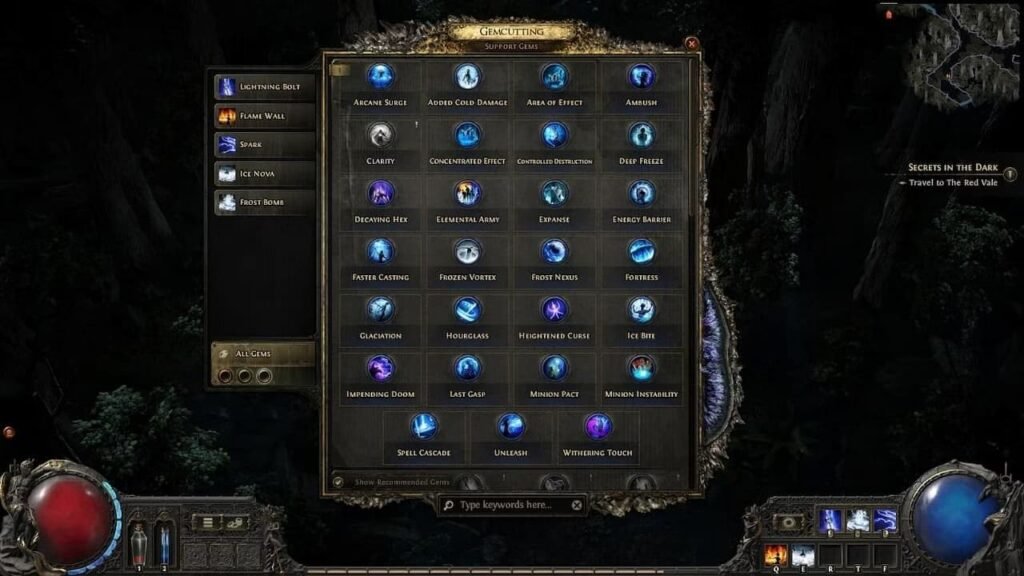Pick the Heightened Curse gem
Screen dimensions: 1024x576
(555, 310)
